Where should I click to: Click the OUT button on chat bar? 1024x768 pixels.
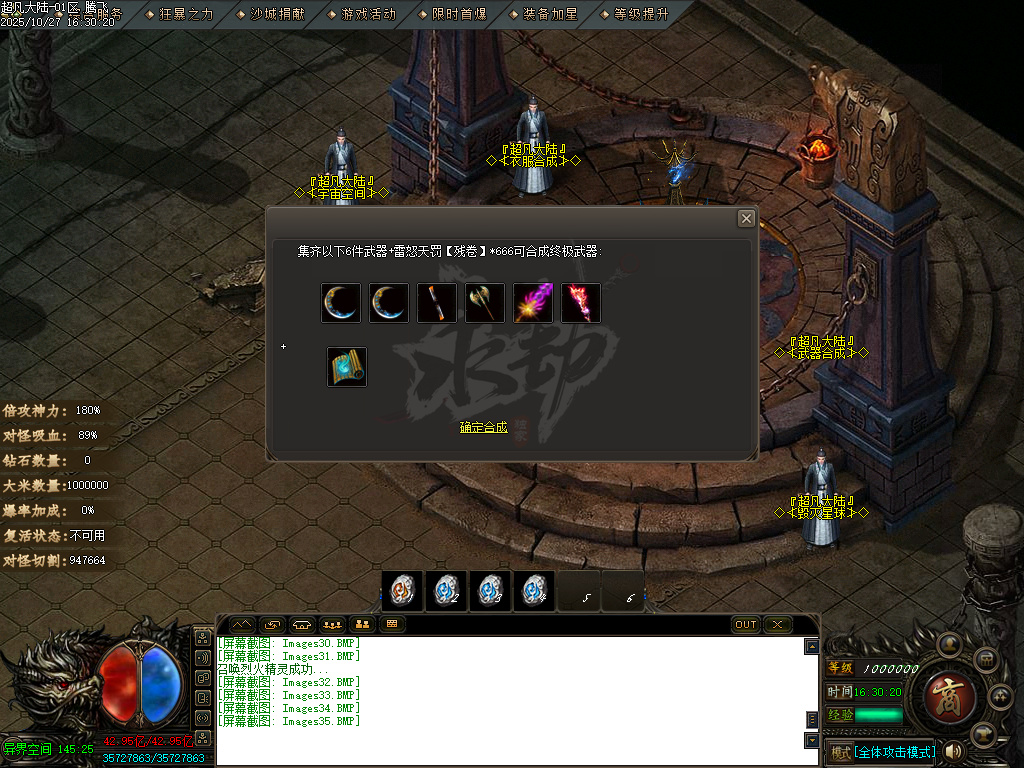746,625
